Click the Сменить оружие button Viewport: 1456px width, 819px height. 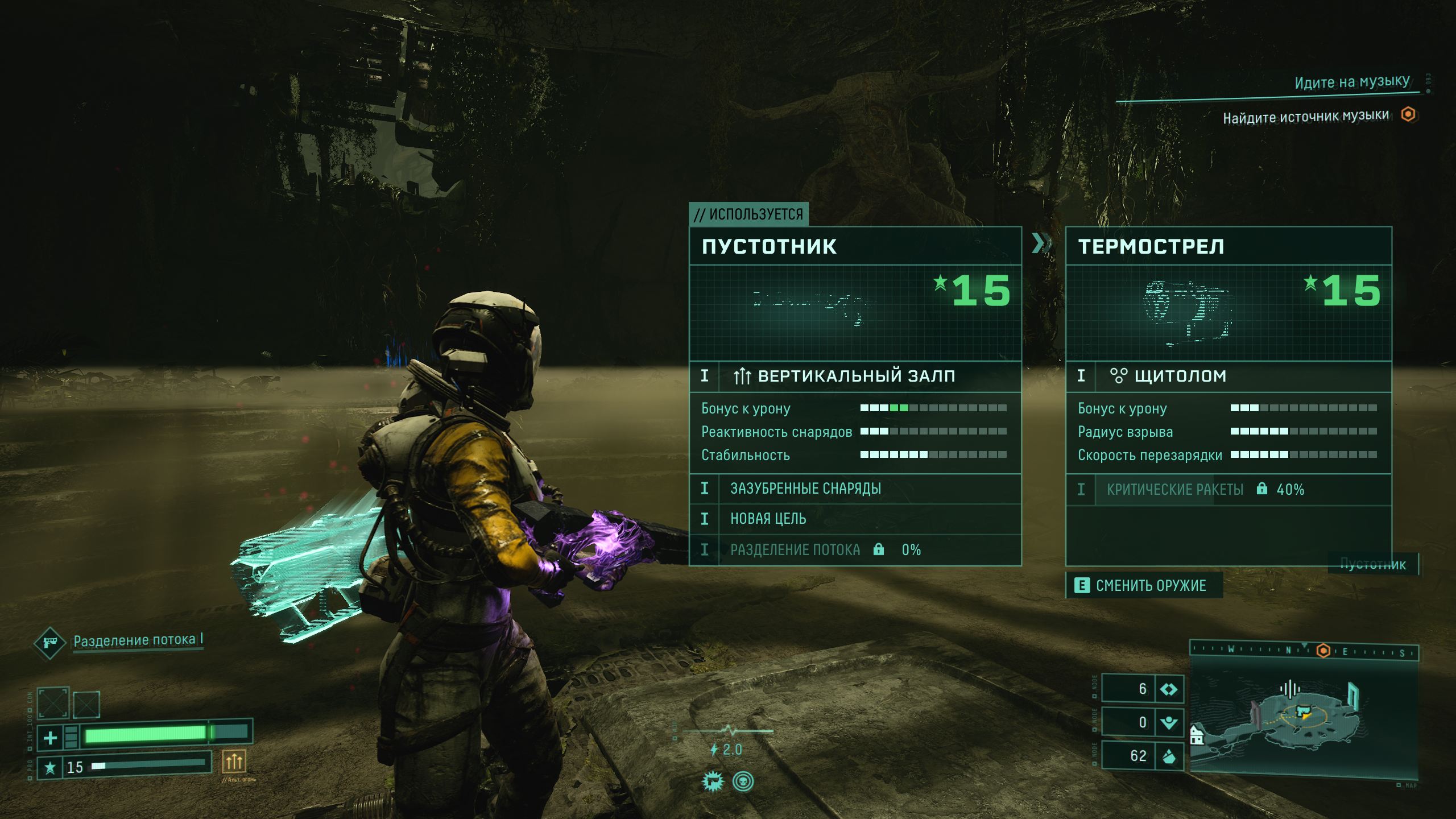click(x=1144, y=586)
